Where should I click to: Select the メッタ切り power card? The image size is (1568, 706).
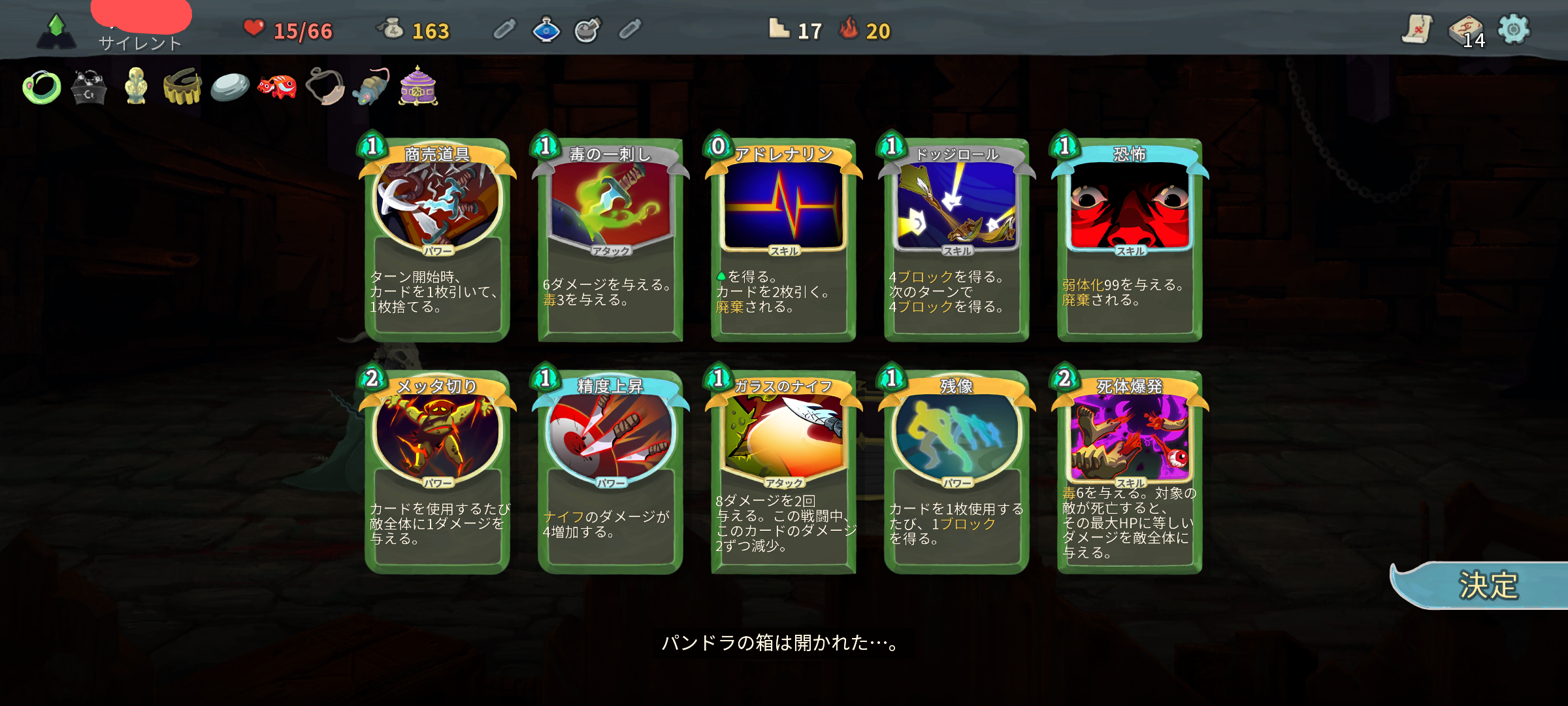point(437,472)
